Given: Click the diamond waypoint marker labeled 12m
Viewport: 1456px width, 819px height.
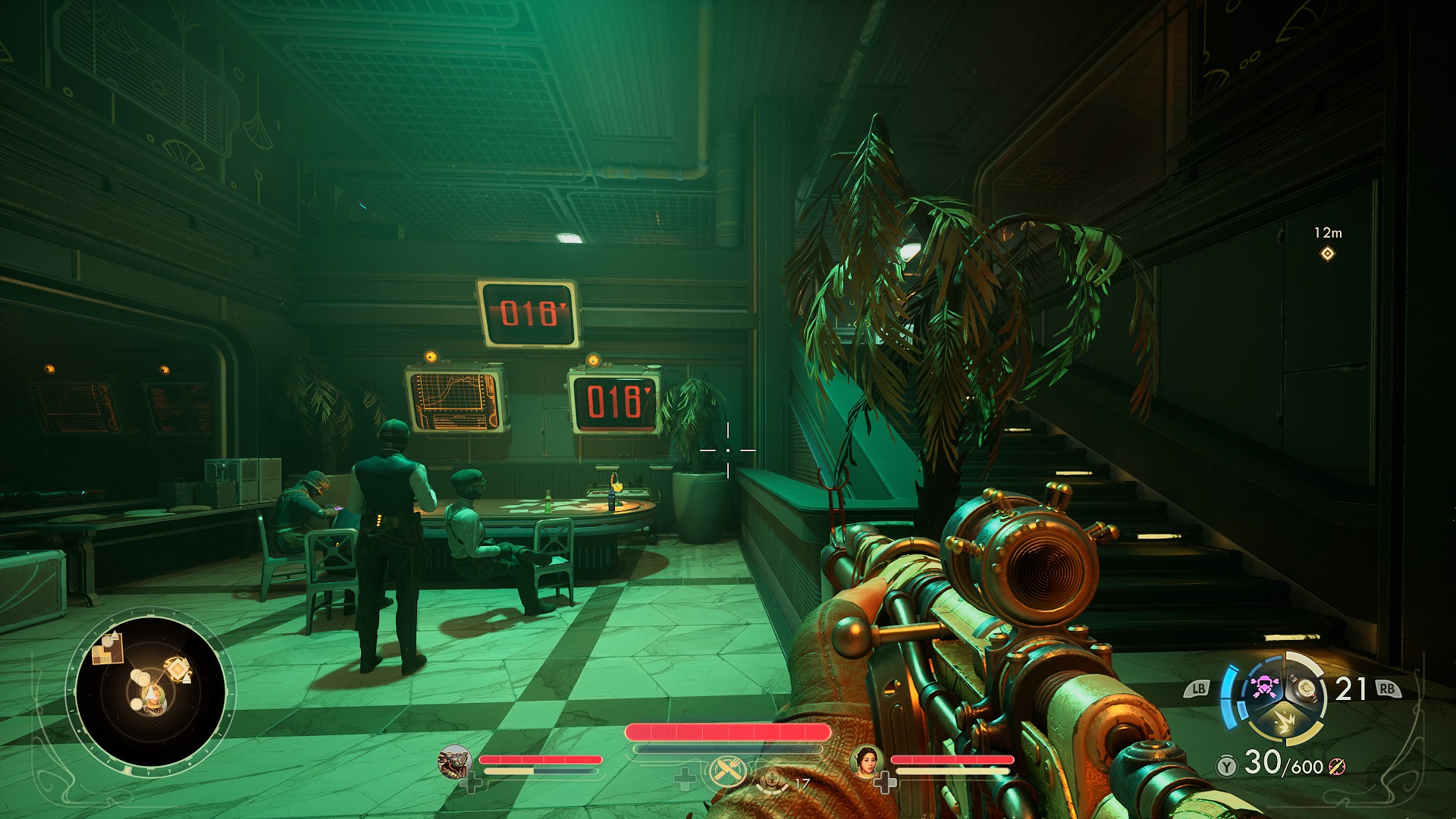Looking at the screenshot, I should click(x=1327, y=254).
